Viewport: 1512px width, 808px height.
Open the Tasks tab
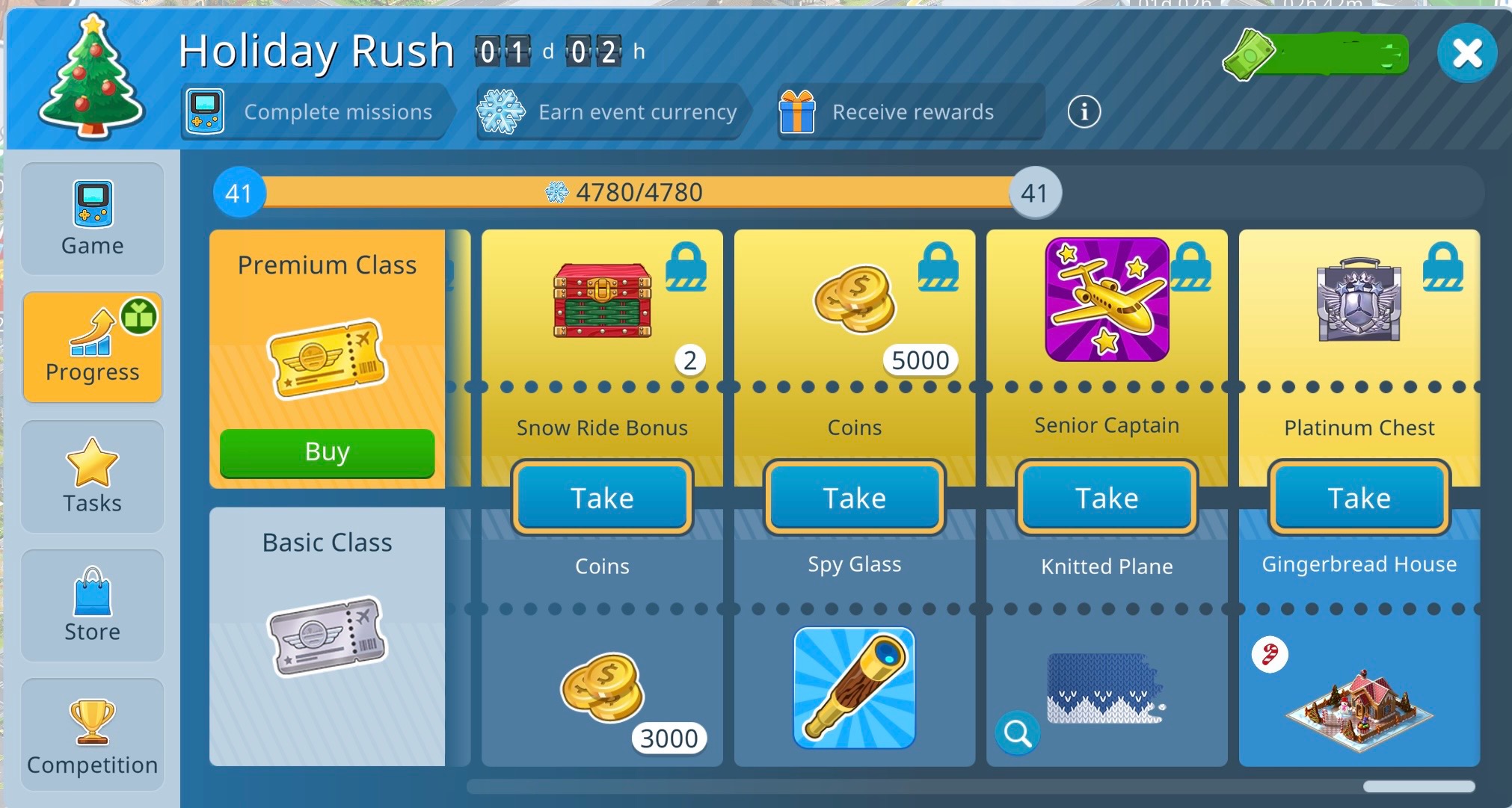(93, 476)
